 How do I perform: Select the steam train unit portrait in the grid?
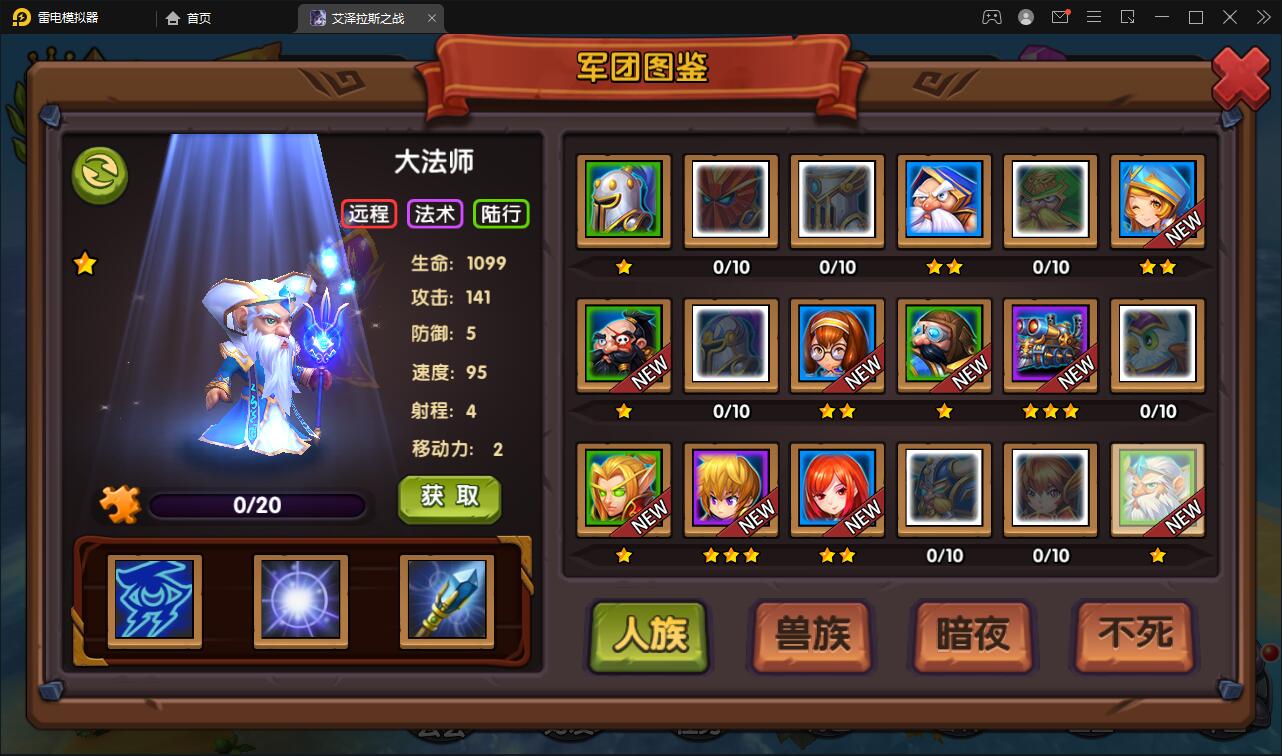point(1050,345)
